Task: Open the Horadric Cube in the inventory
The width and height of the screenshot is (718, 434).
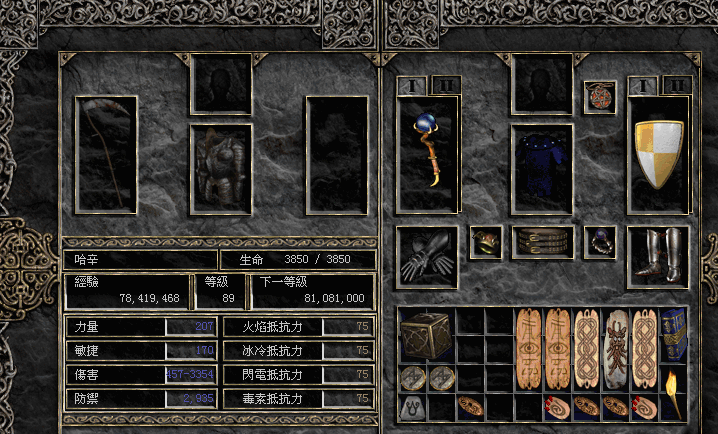Action: click(x=426, y=335)
